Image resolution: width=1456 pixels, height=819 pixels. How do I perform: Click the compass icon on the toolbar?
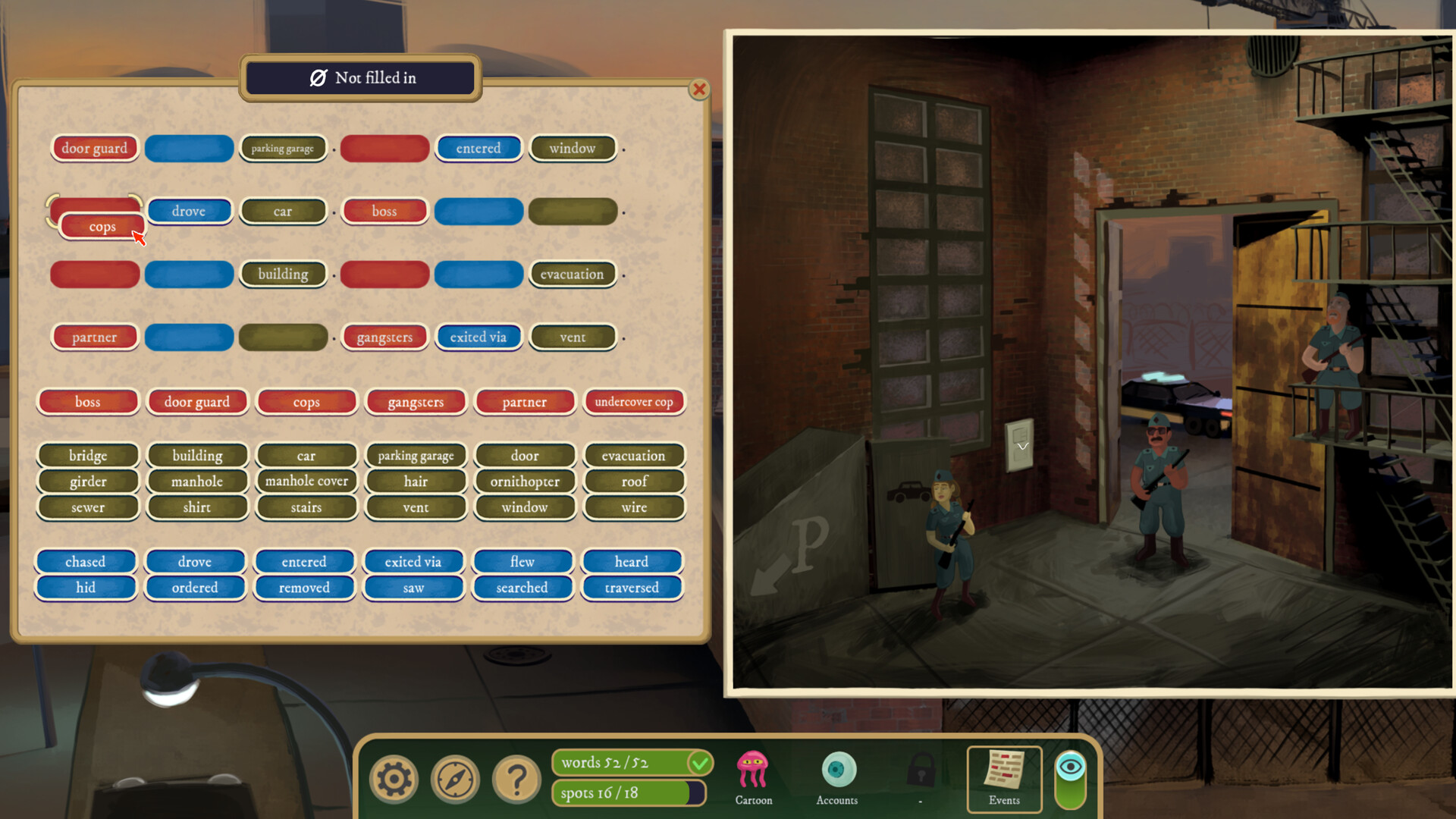point(455,778)
